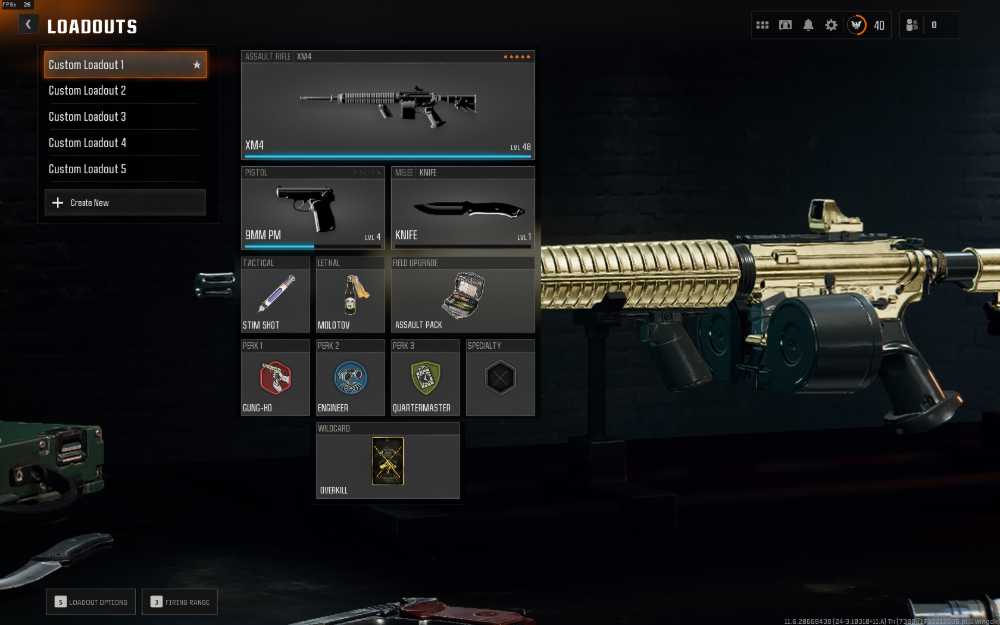Show notifications via the bell icon
The image size is (1000, 625).
[x=808, y=25]
